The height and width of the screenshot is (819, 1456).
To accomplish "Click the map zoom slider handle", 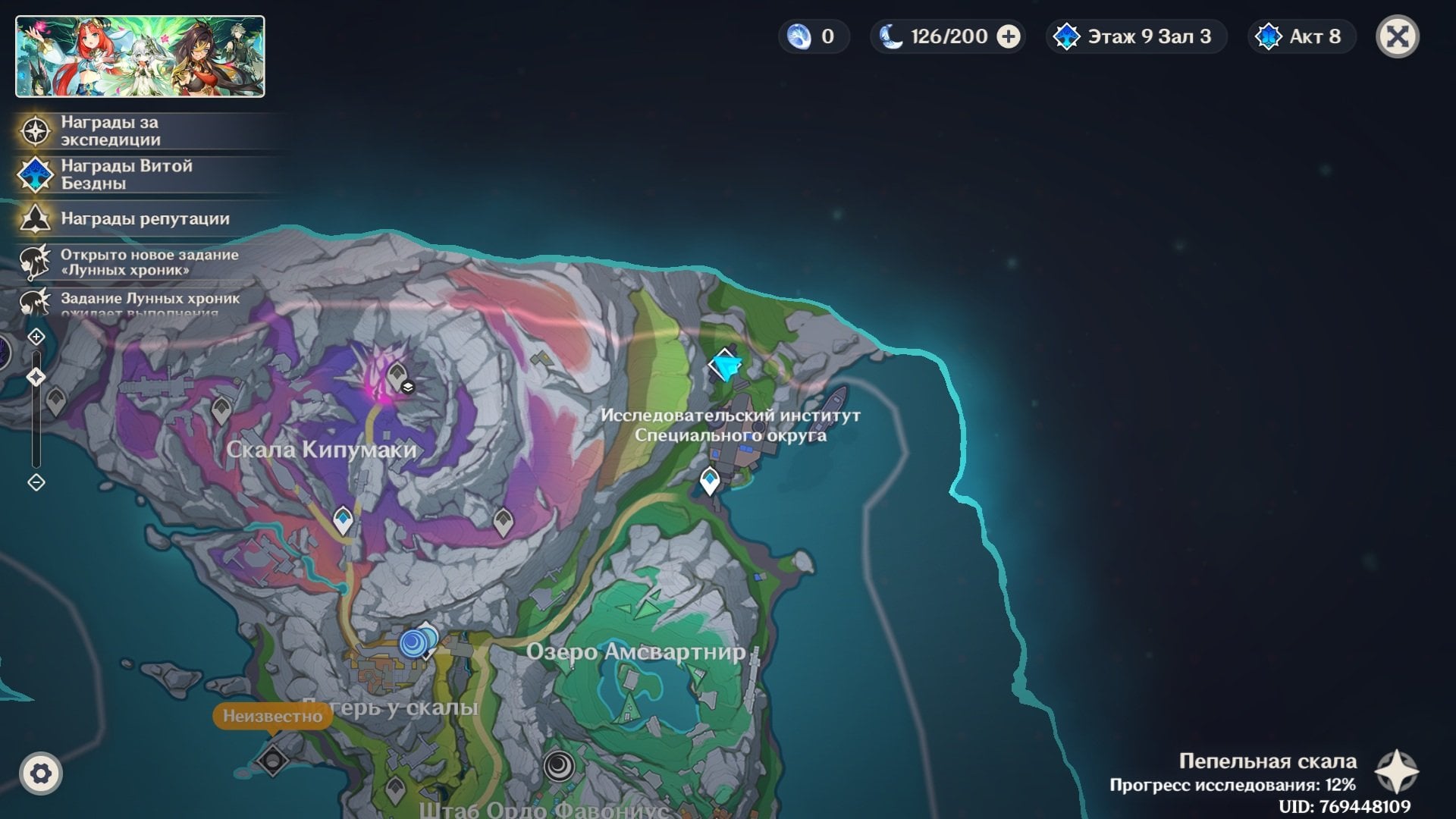I will tap(36, 377).
